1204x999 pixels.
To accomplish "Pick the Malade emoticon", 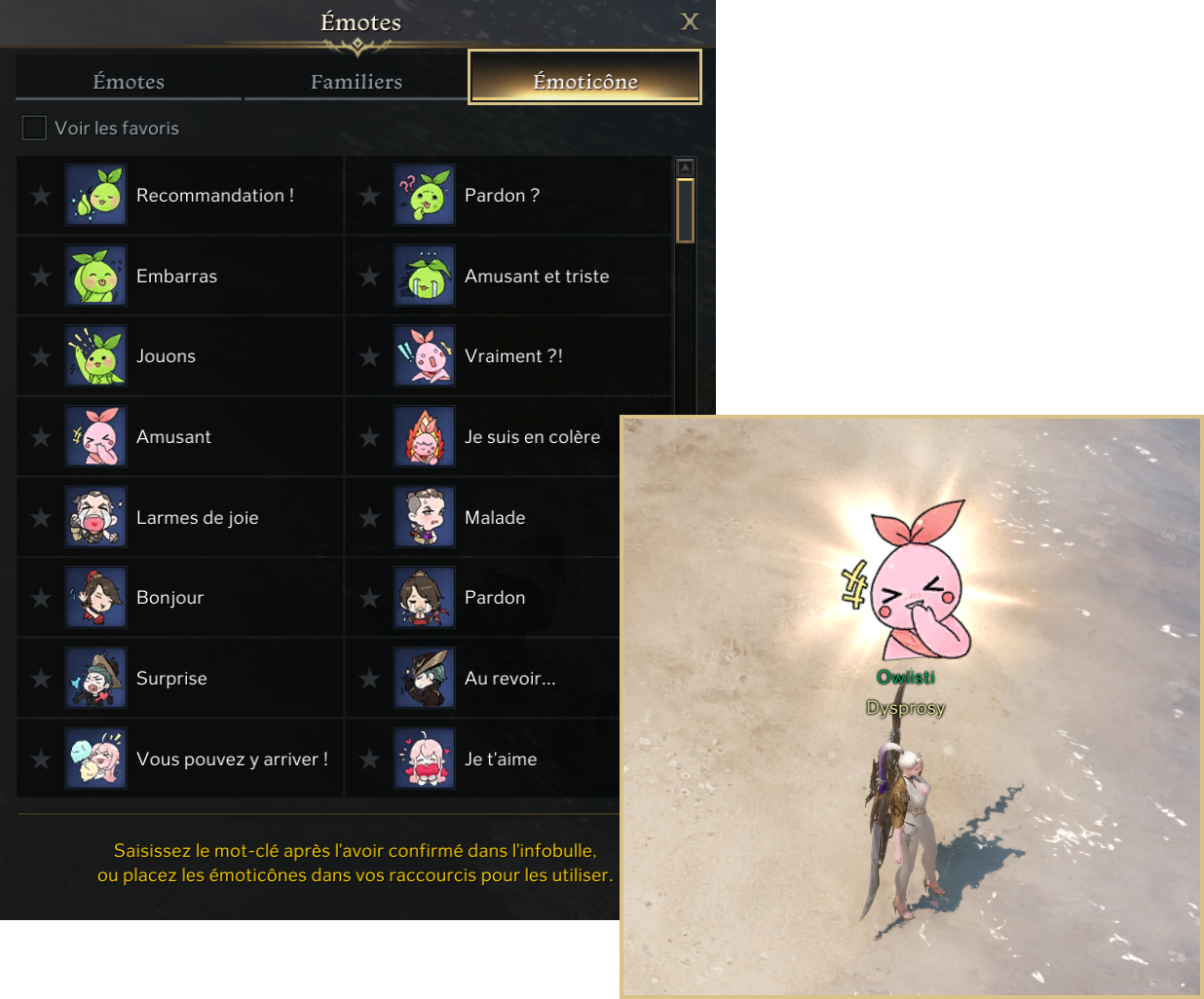I will 424,517.
